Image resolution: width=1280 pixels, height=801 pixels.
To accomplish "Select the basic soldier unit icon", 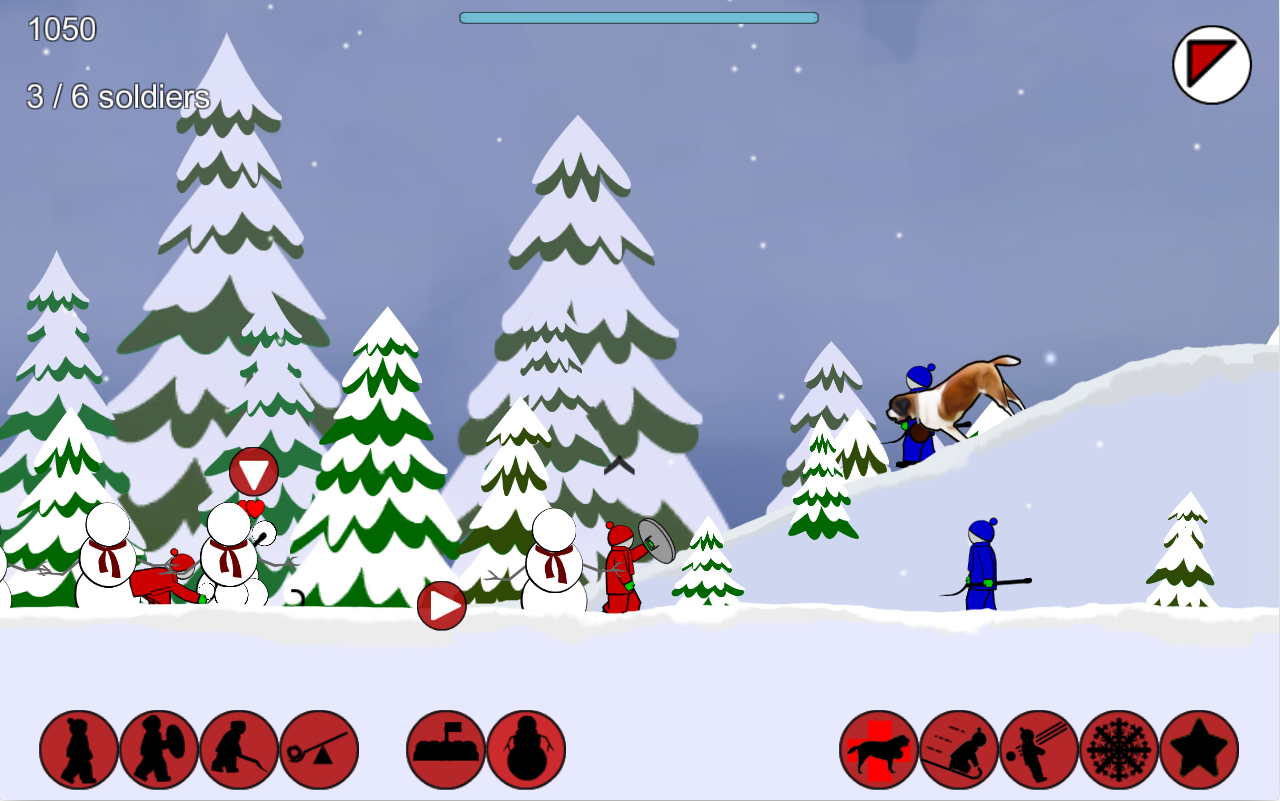I will [x=77, y=749].
